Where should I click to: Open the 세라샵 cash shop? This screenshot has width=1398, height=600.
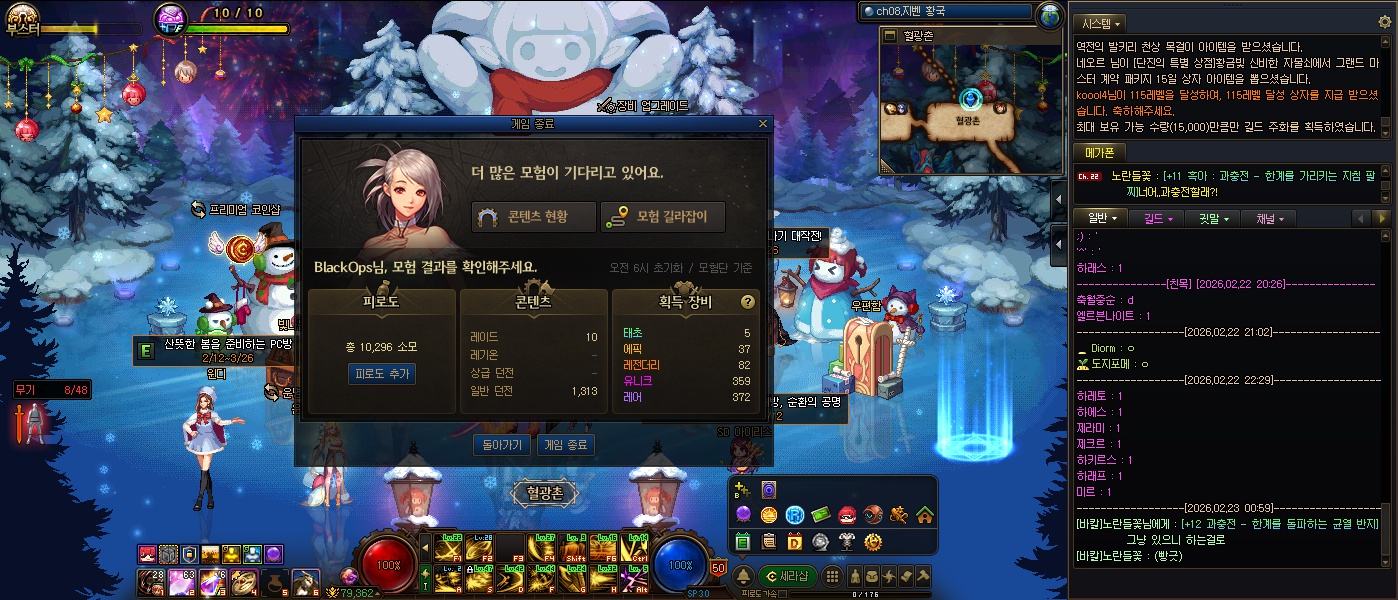(787, 575)
